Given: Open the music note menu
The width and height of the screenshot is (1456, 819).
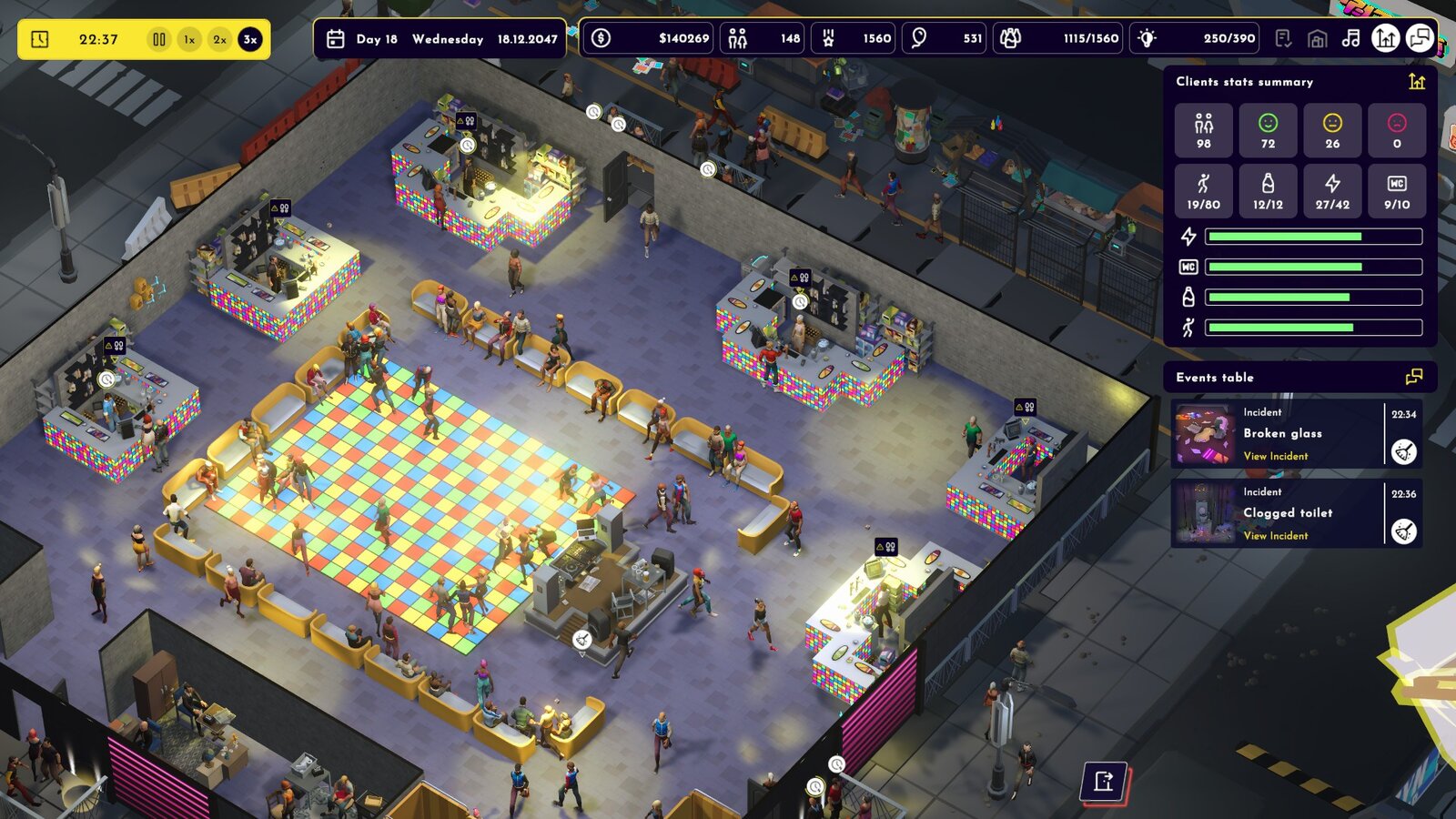Looking at the screenshot, I should click(1350, 38).
